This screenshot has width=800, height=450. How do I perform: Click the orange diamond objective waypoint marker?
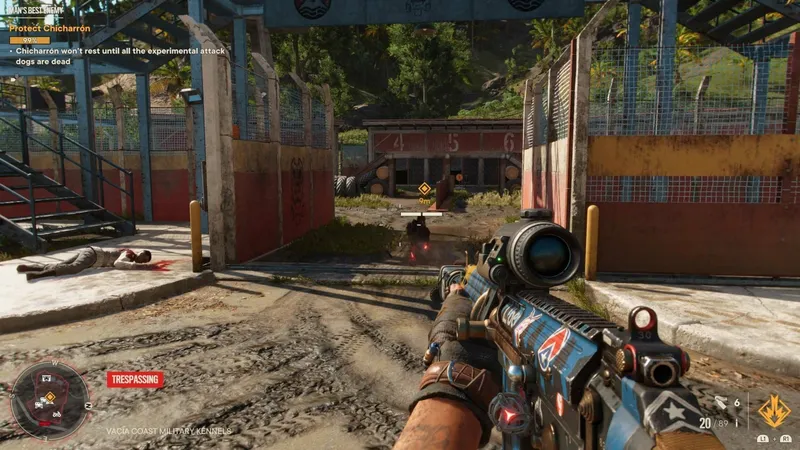[x=424, y=189]
